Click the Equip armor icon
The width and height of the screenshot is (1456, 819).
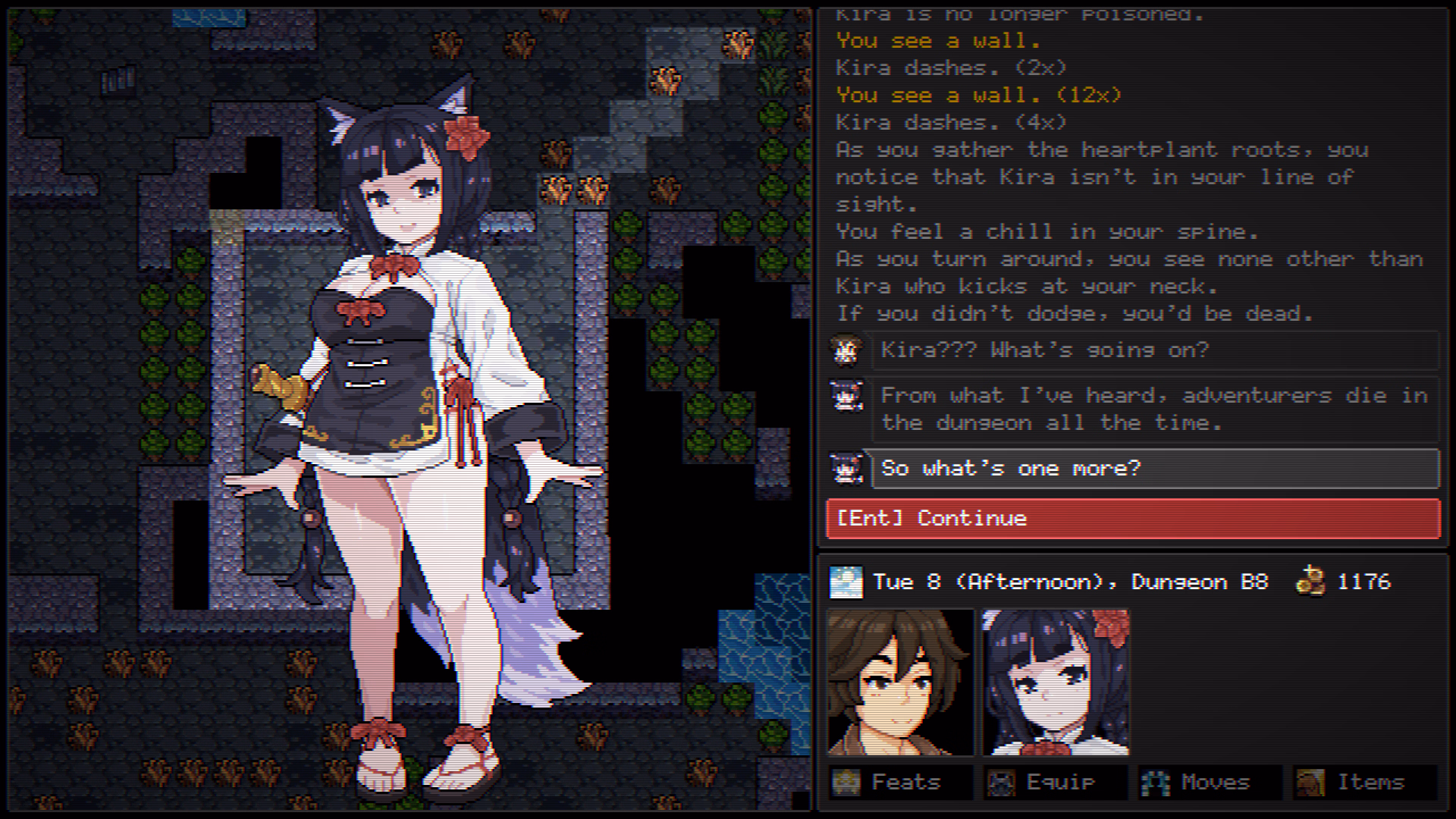[1003, 782]
